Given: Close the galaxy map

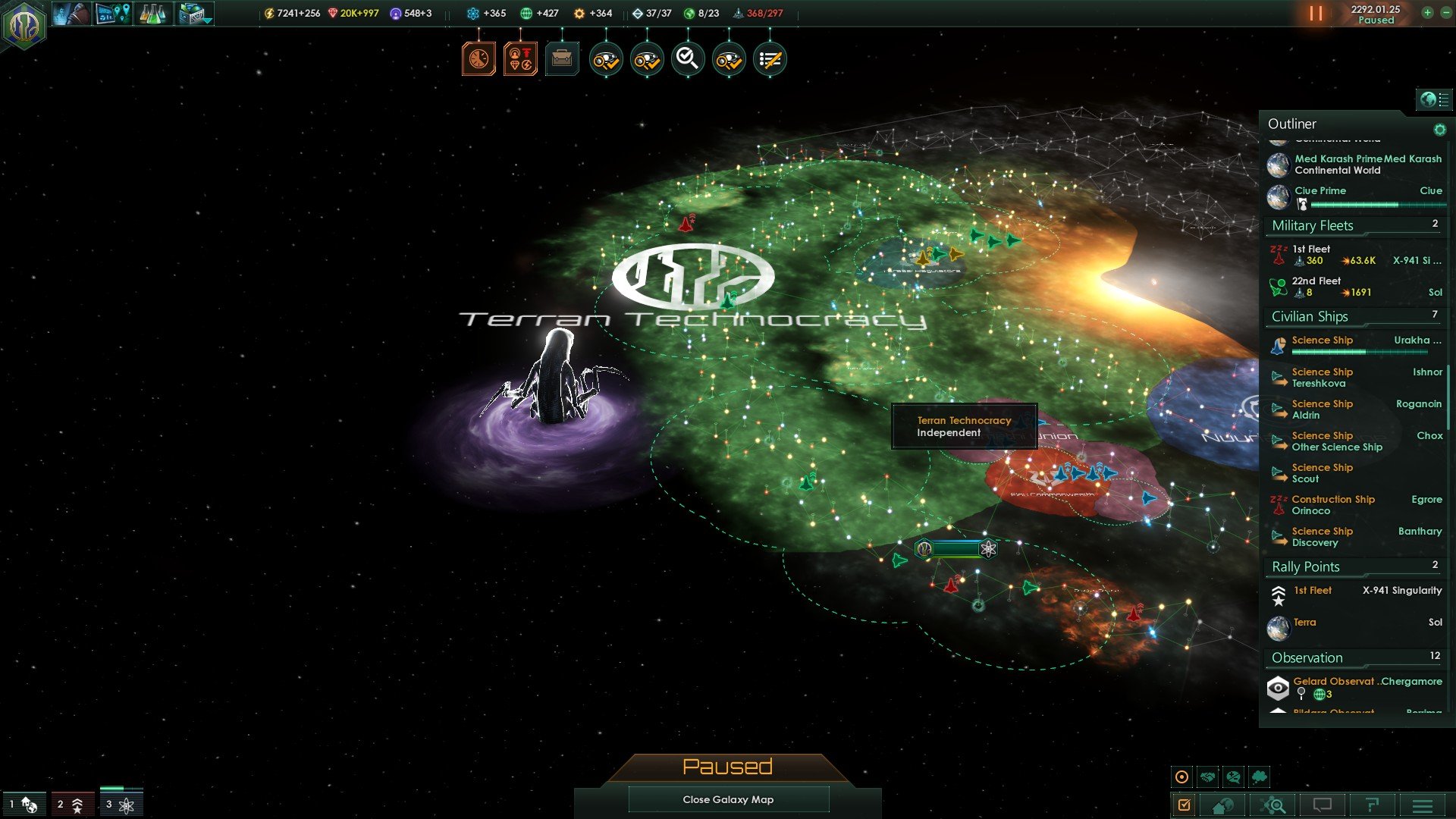Looking at the screenshot, I should (728, 799).
